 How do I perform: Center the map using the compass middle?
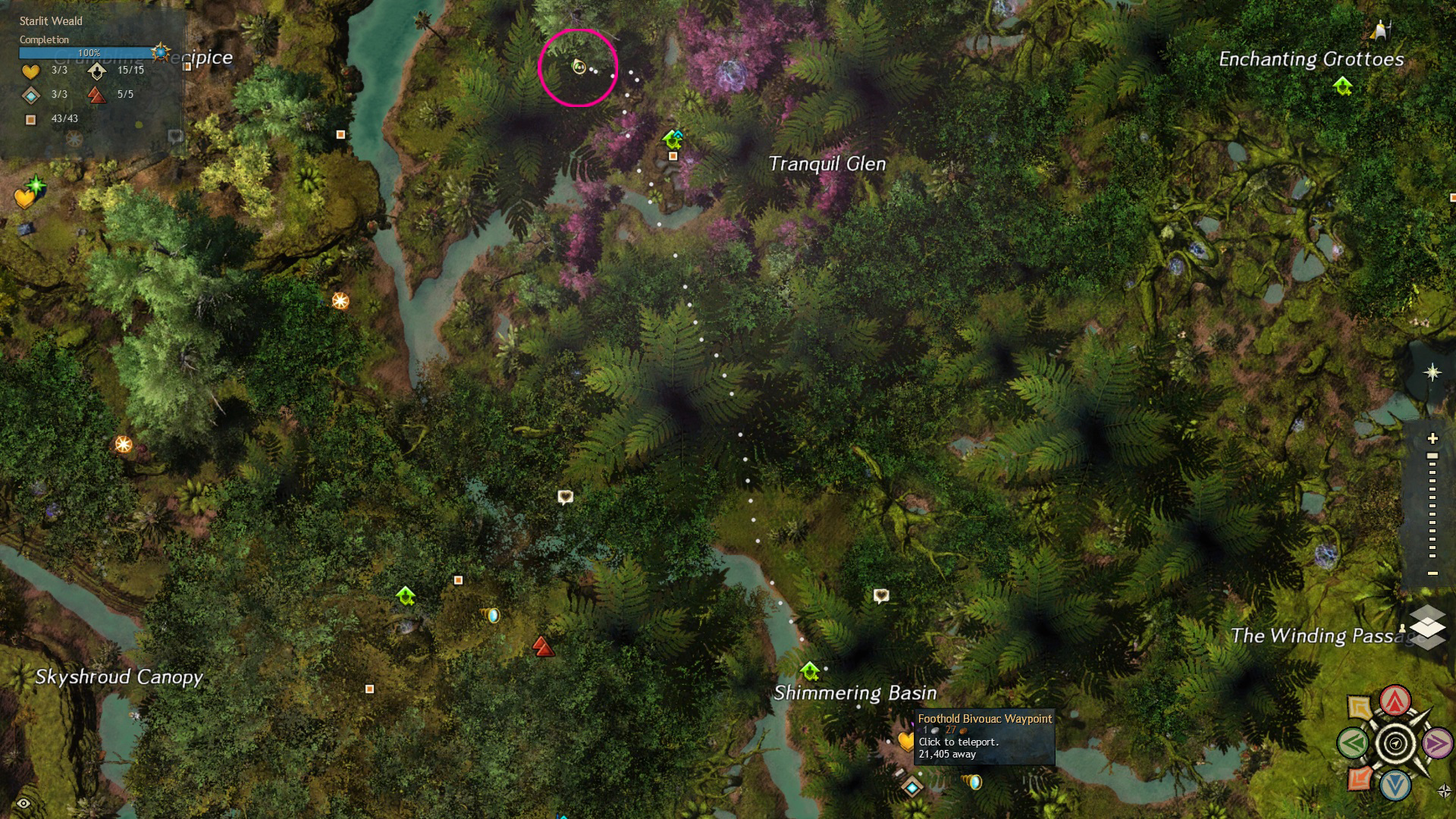pos(1395,743)
